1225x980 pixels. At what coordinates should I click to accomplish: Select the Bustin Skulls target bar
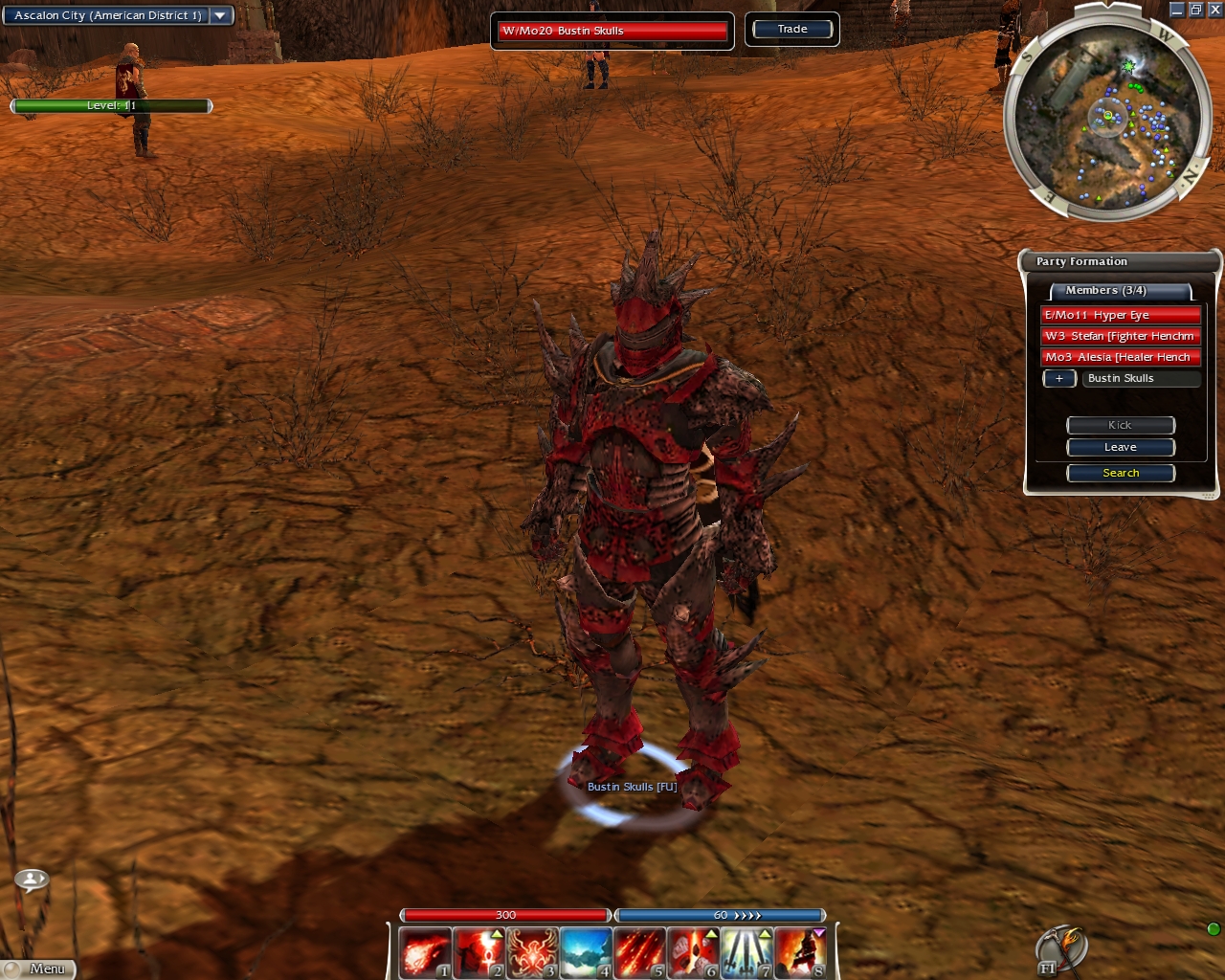612,31
